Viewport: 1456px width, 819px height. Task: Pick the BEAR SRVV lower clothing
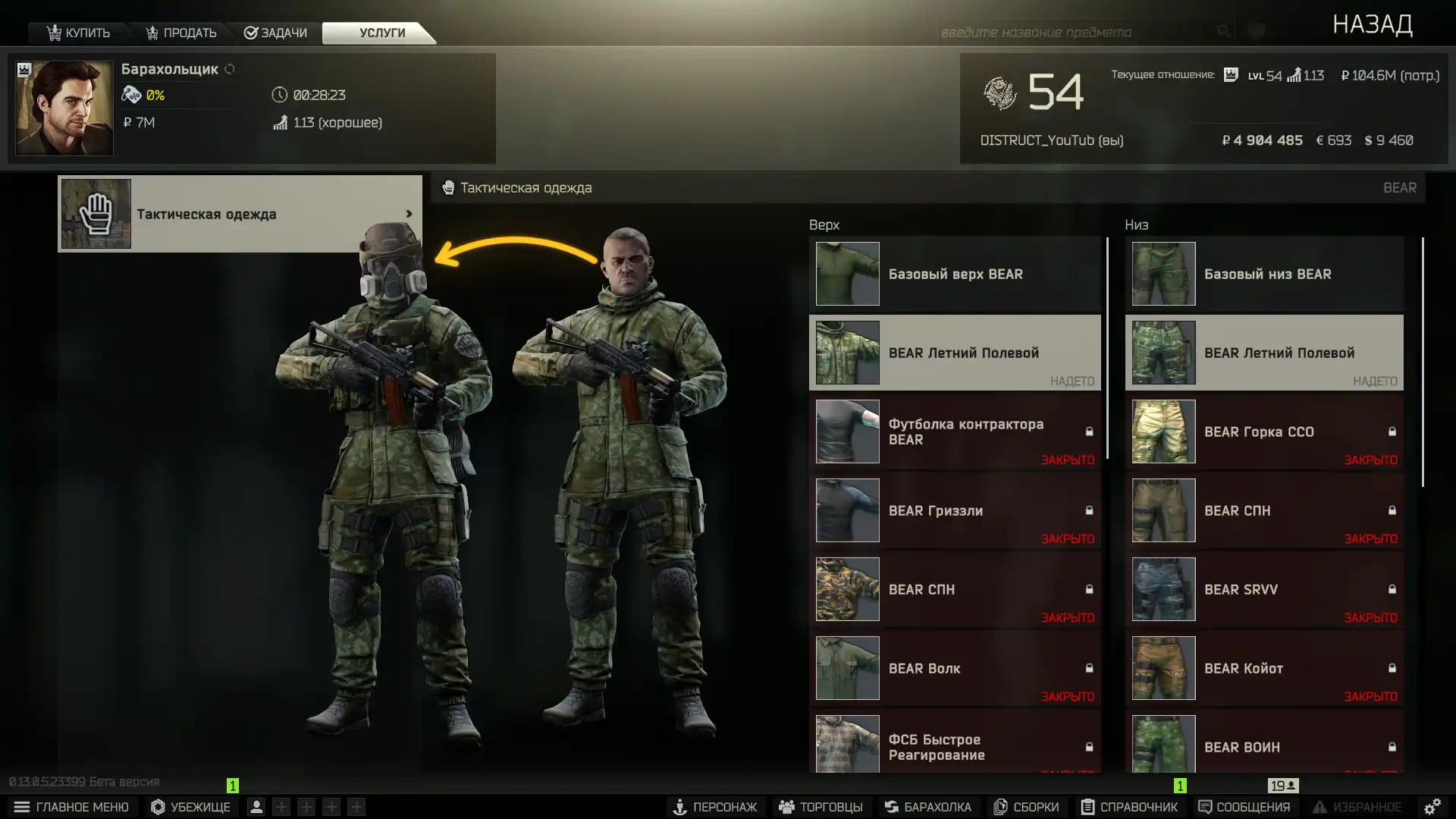pos(1263,589)
